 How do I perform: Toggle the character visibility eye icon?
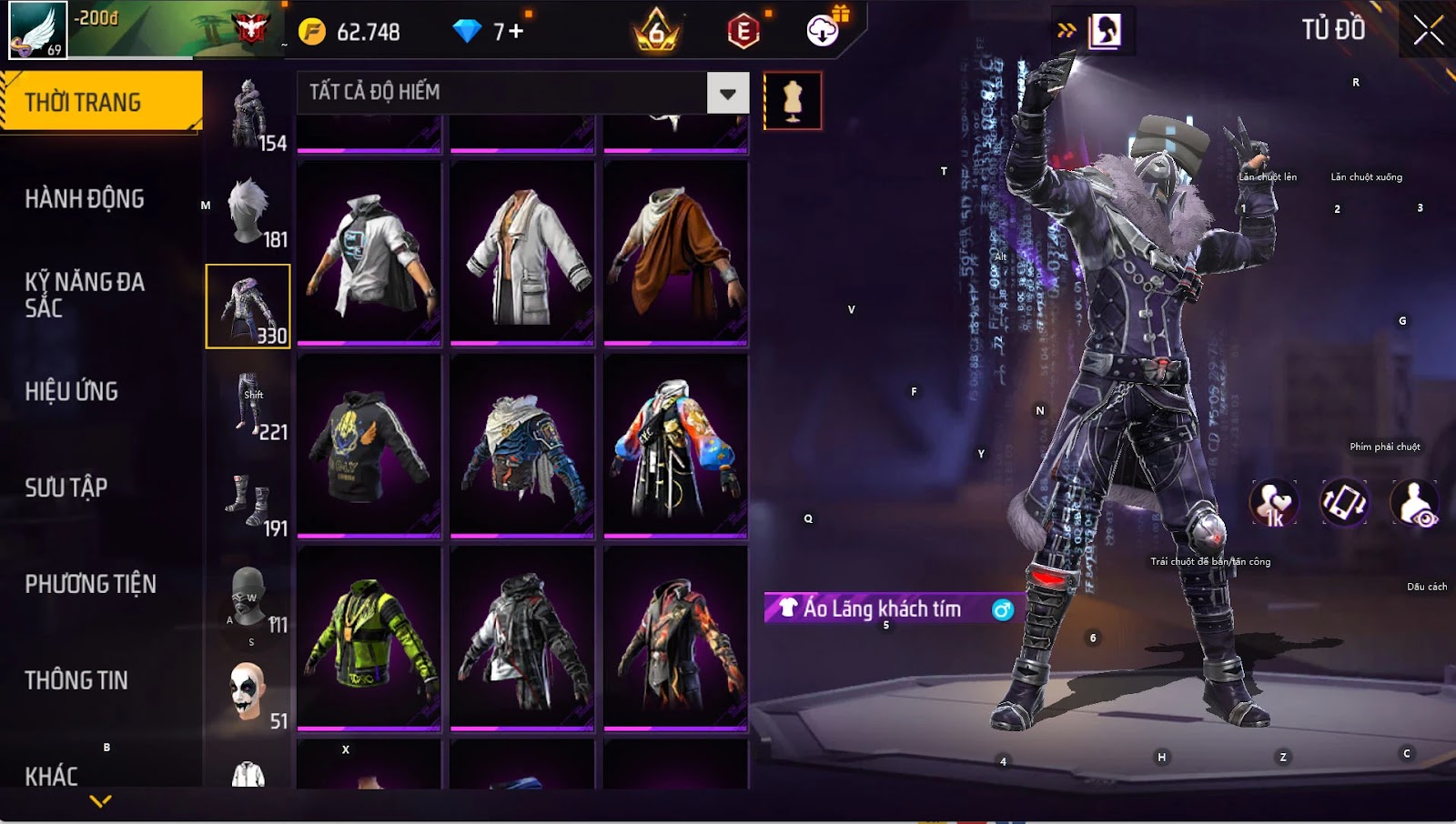[1414, 503]
